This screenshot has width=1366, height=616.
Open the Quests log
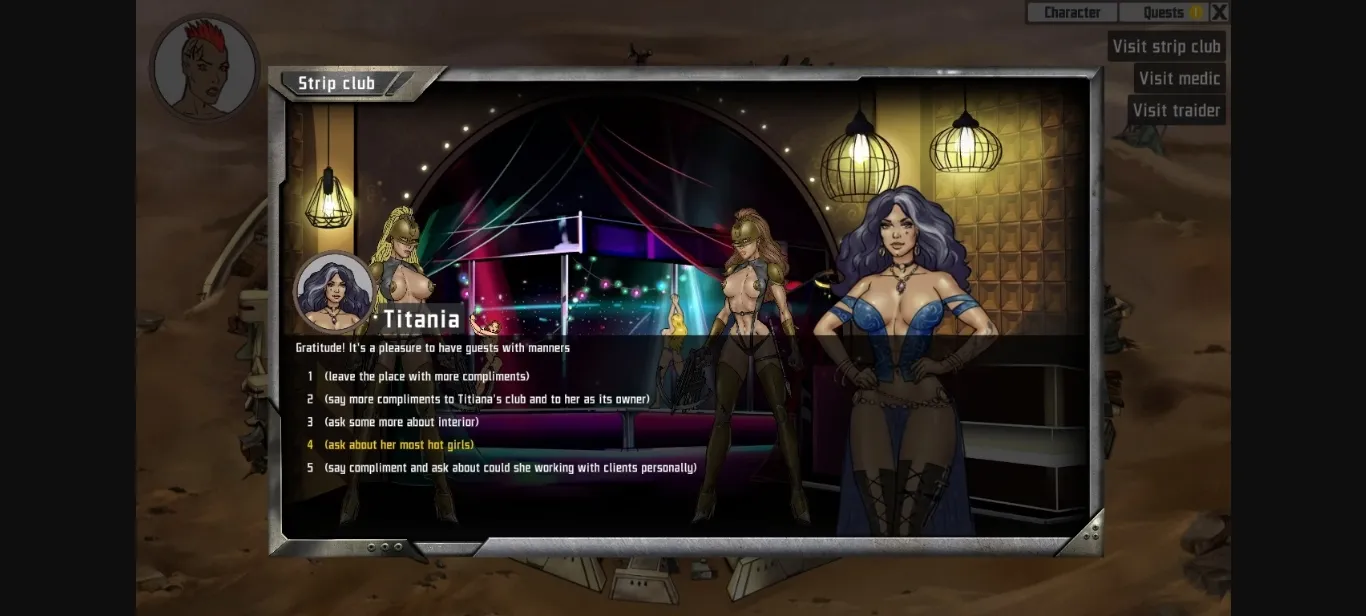pyautogui.click(x=1163, y=12)
